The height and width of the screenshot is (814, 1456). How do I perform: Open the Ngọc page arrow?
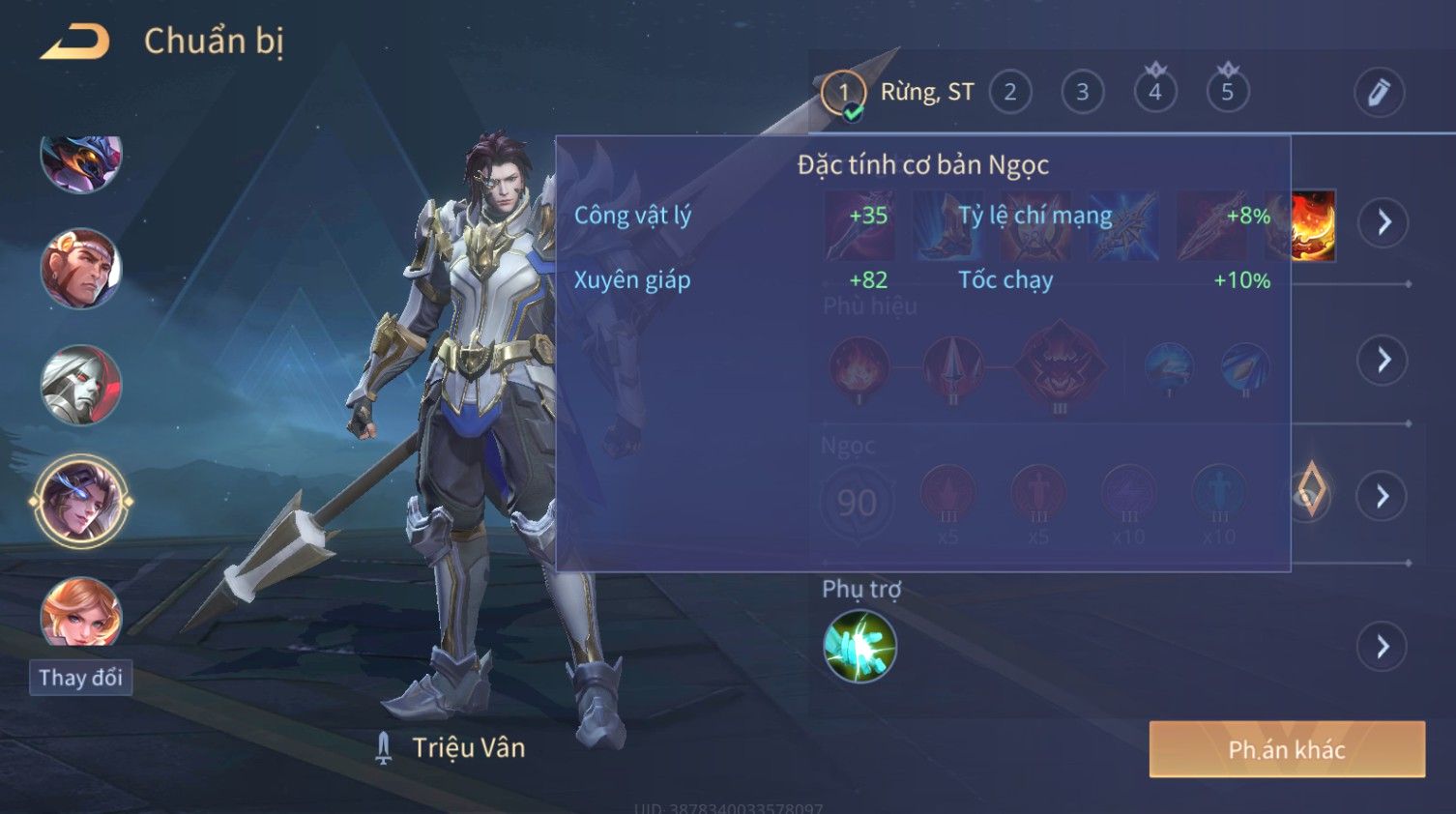pos(1383,496)
